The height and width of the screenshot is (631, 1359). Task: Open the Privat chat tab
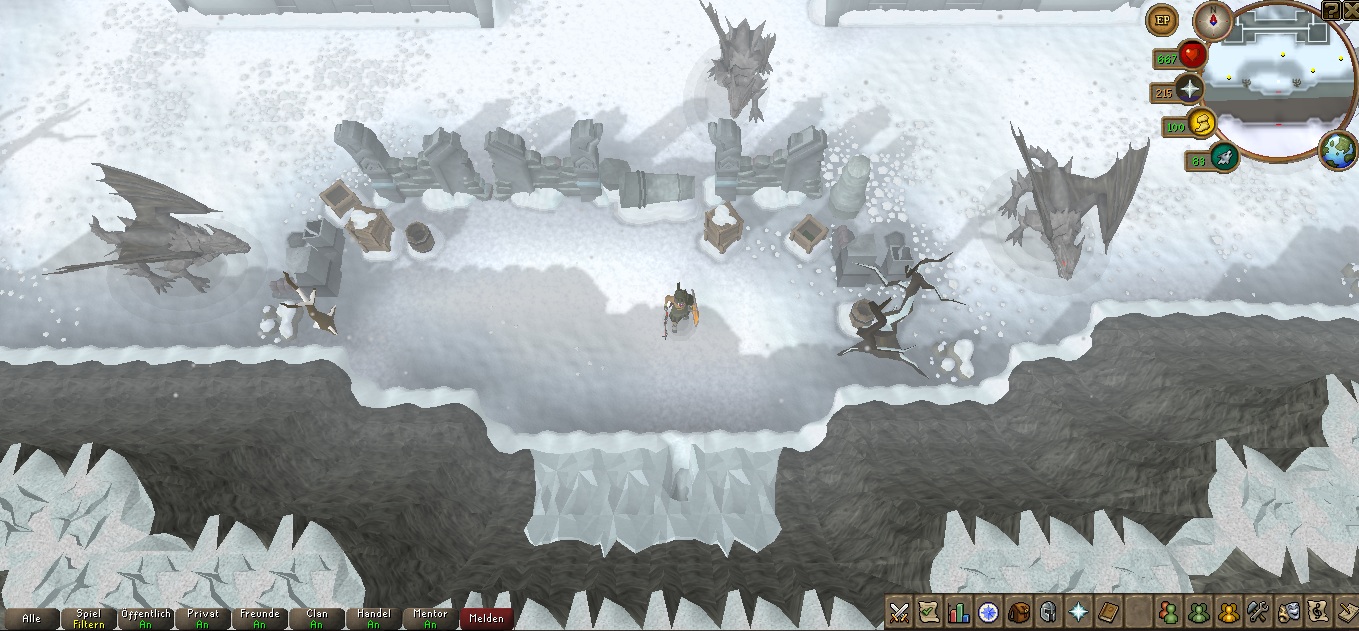pos(203,618)
